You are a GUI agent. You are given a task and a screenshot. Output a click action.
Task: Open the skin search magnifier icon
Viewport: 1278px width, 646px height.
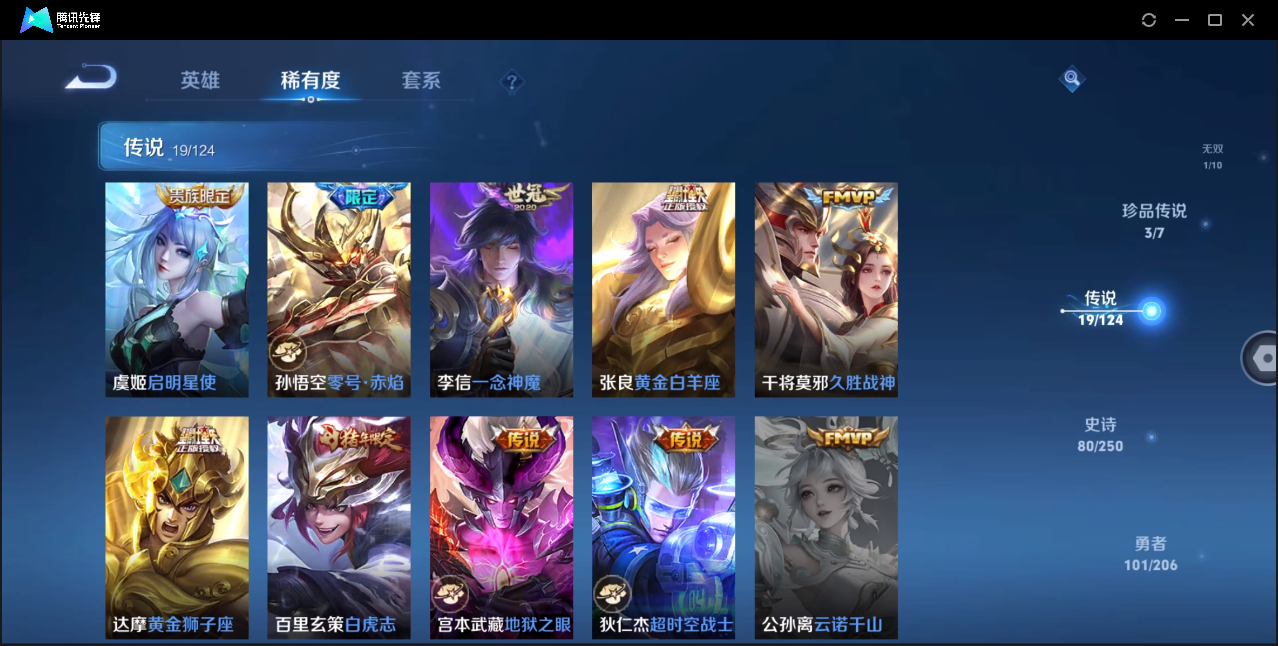point(1071,78)
